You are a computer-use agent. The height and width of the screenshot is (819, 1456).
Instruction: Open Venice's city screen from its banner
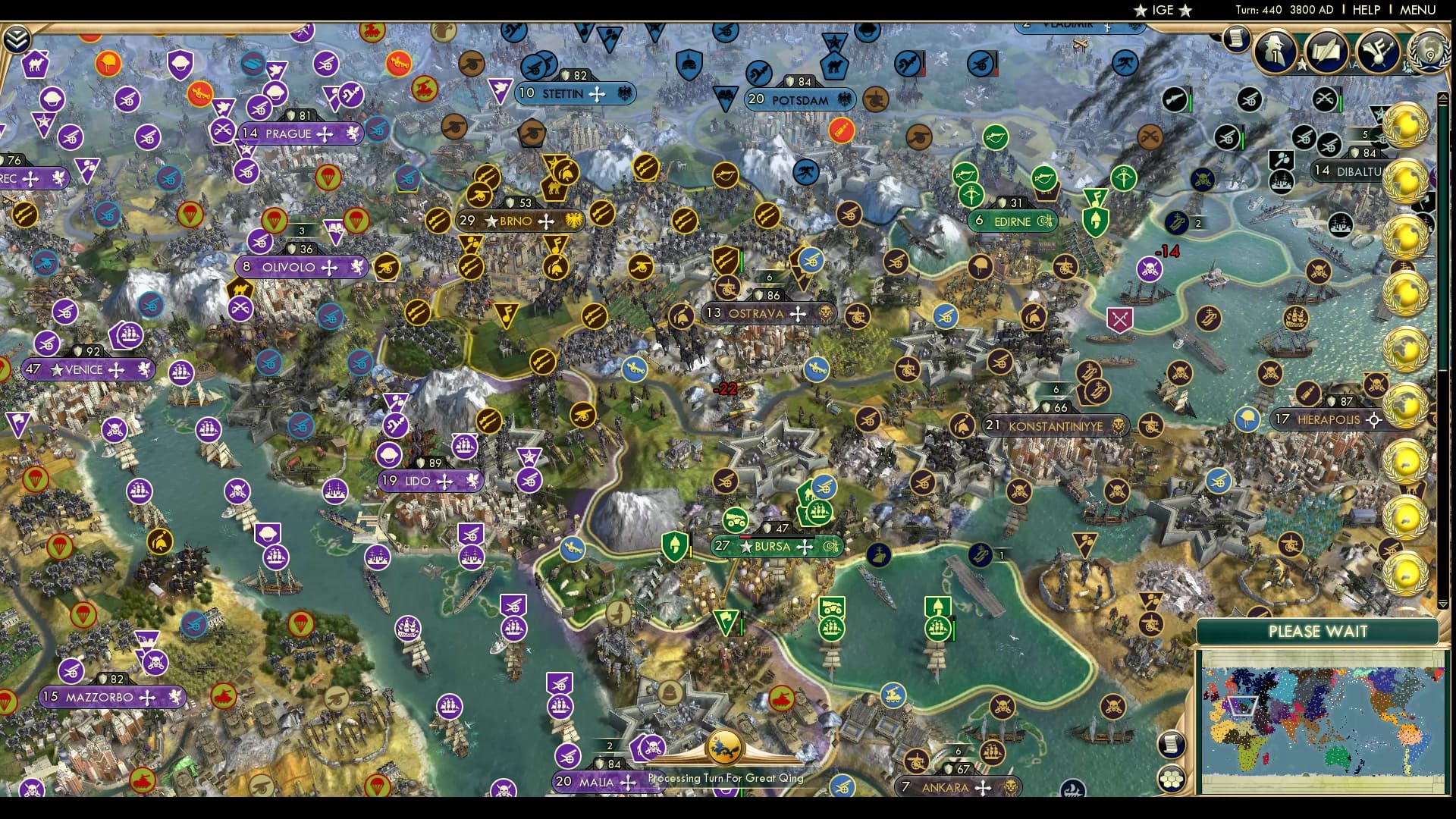point(85,369)
